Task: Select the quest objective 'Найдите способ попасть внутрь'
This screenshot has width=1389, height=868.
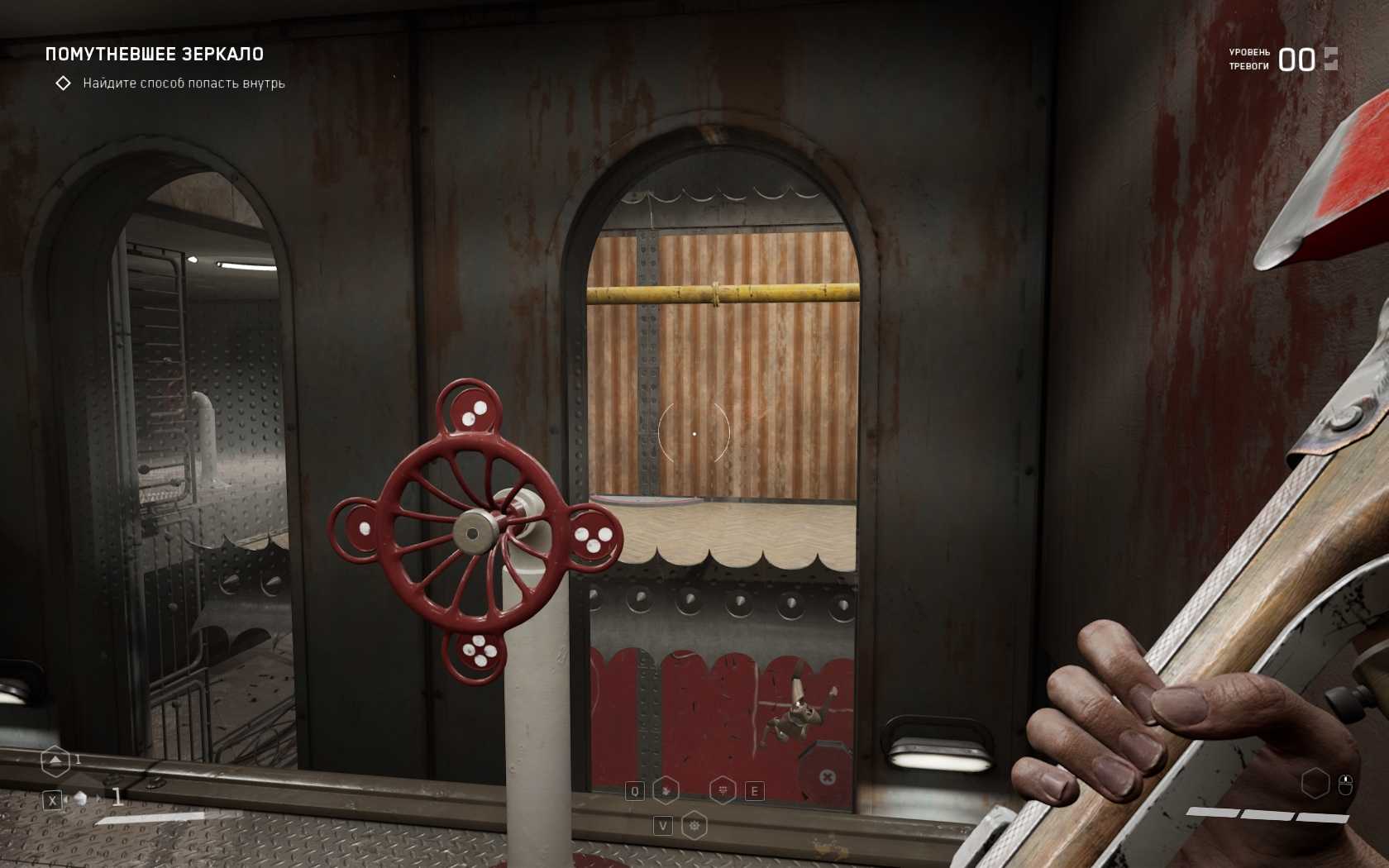Action: click(x=184, y=83)
